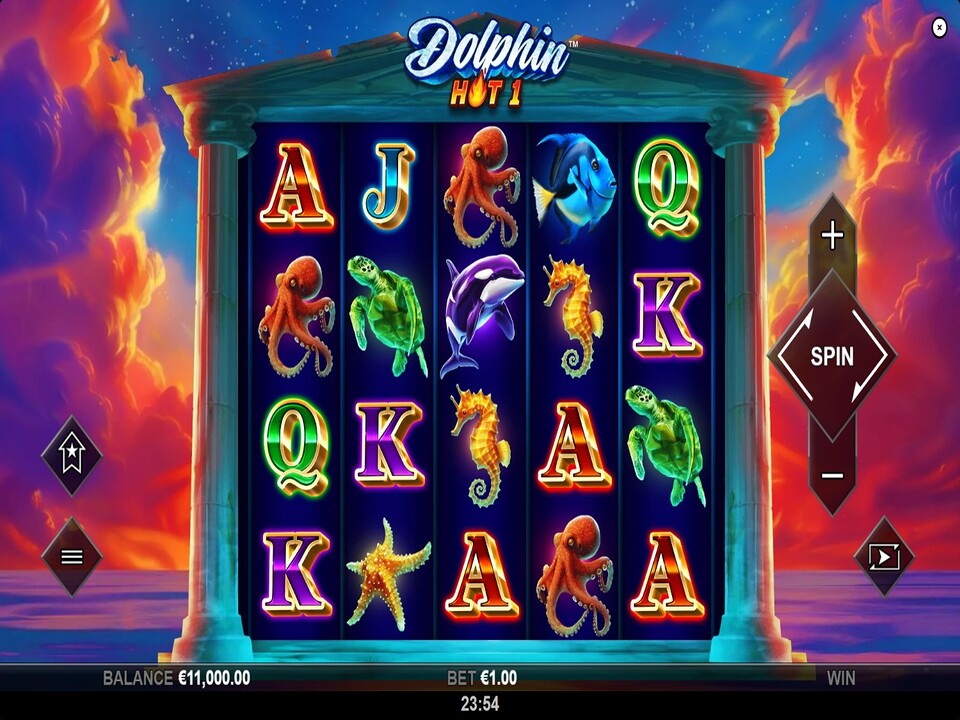The width and height of the screenshot is (960, 720).
Task: Increase the bet with the plus button
Action: tap(832, 237)
